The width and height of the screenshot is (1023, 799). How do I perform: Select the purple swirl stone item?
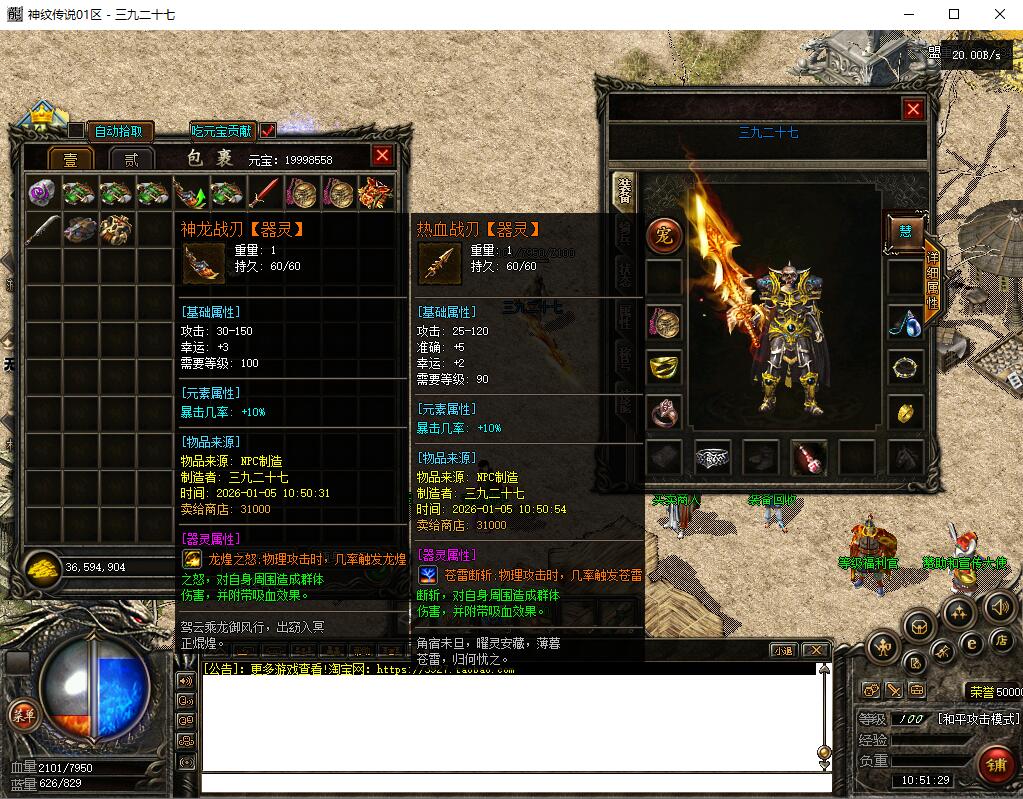[43, 193]
